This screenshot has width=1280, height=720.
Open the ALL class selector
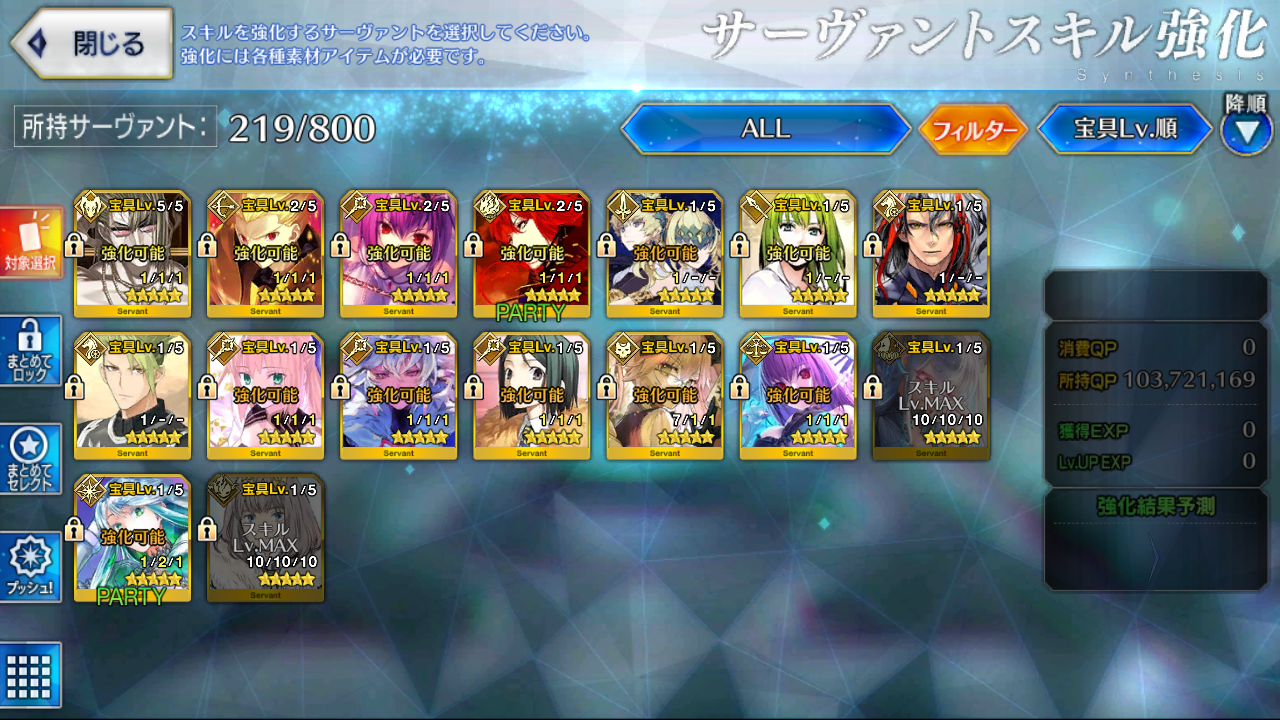(x=765, y=129)
